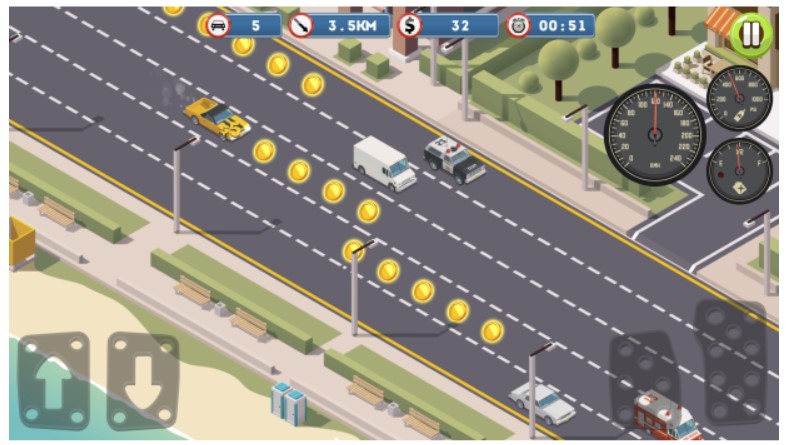Hit the shorter brake pedal
This screenshot has height=445, width=786.
(646, 378)
